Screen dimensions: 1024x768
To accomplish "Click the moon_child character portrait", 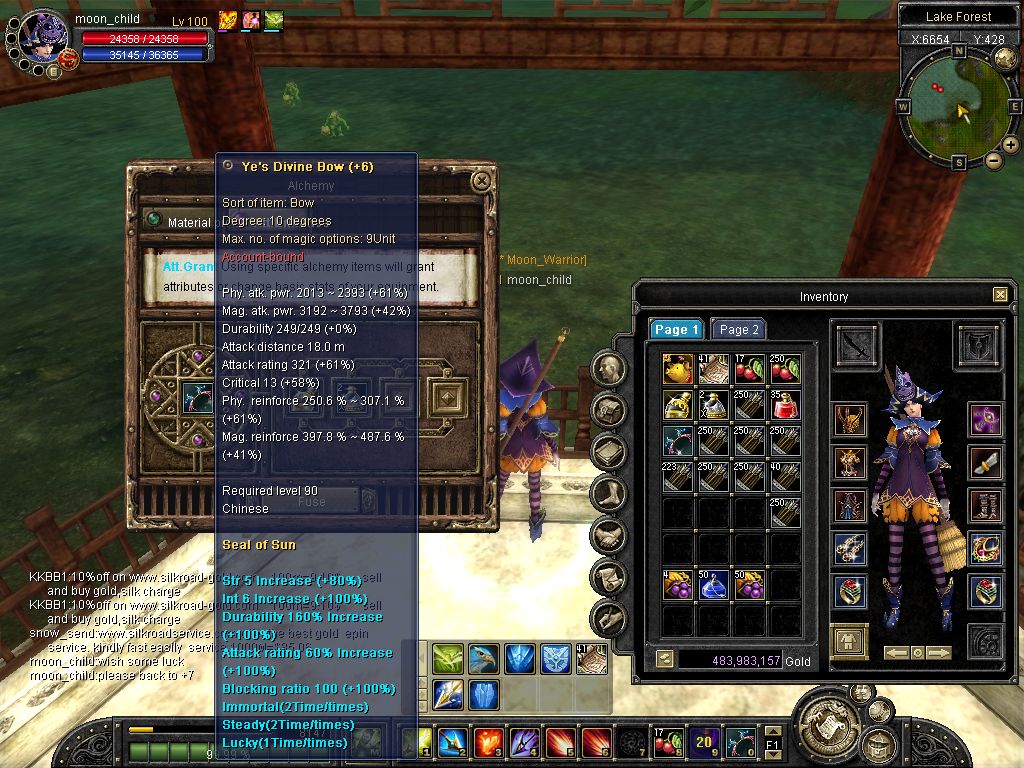I will click(42, 40).
